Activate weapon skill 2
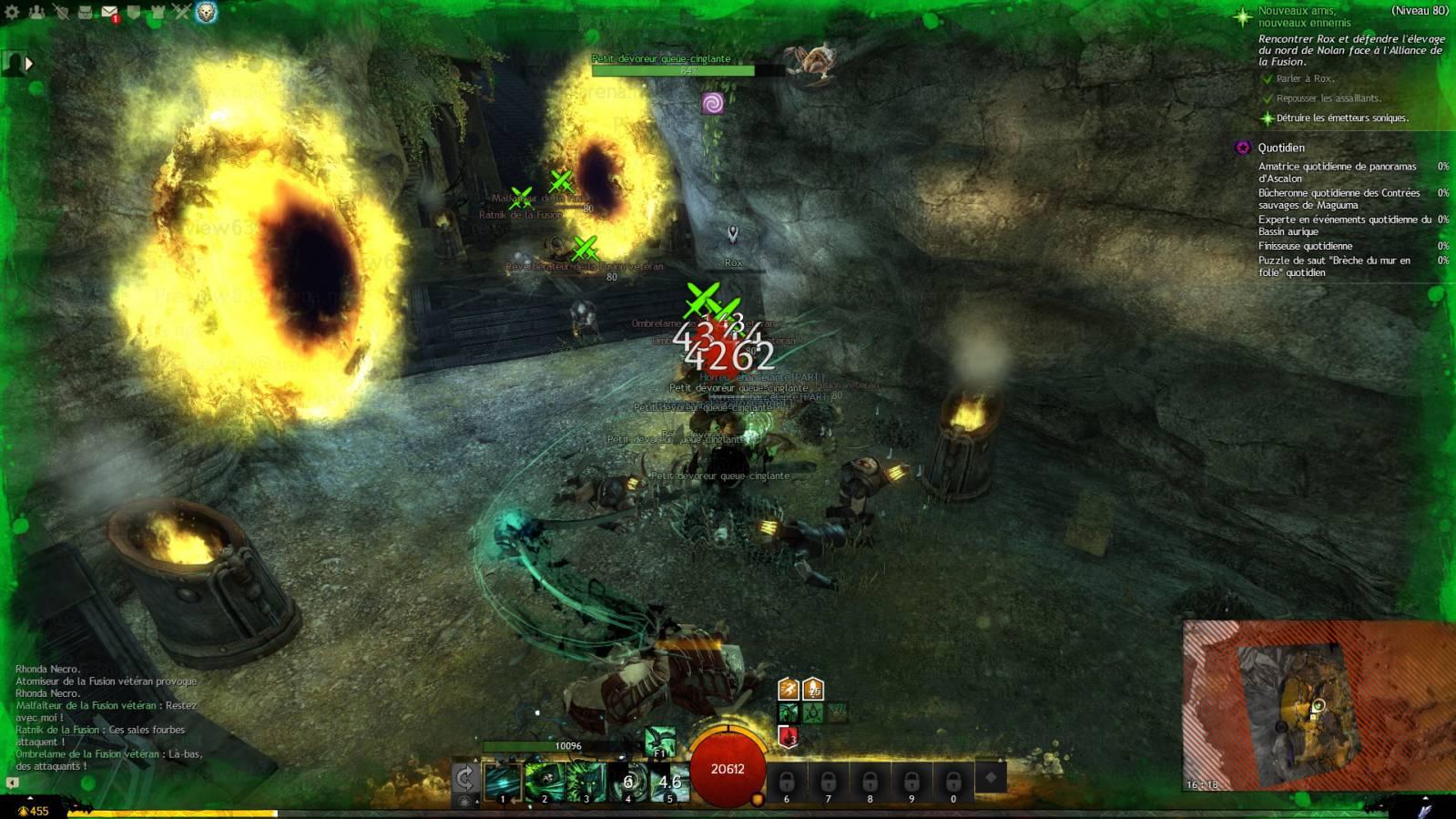This screenshot has width=1456, height=819. 545,782
